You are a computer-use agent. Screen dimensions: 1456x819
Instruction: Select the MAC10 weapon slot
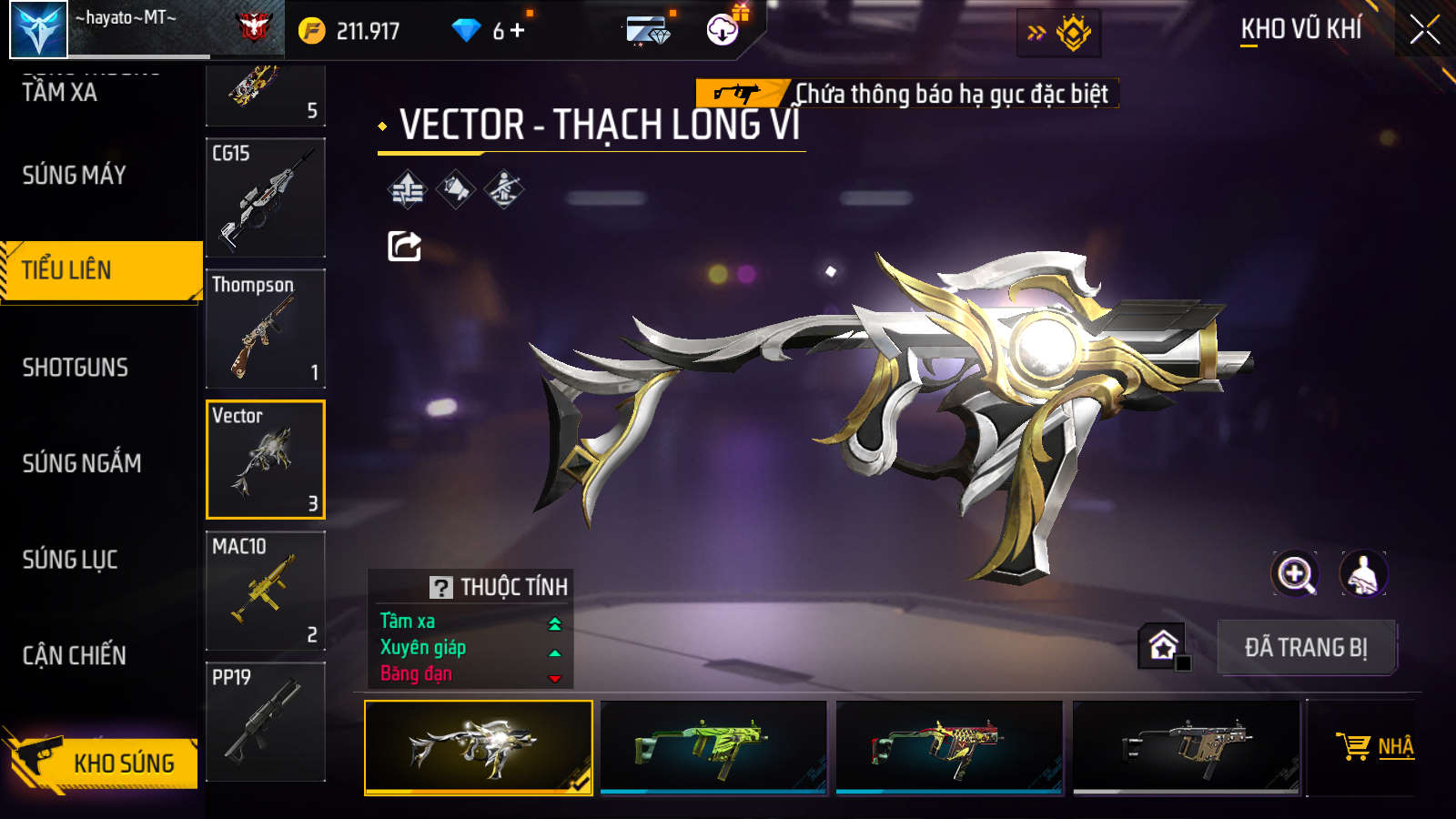(x=265, y=591)
